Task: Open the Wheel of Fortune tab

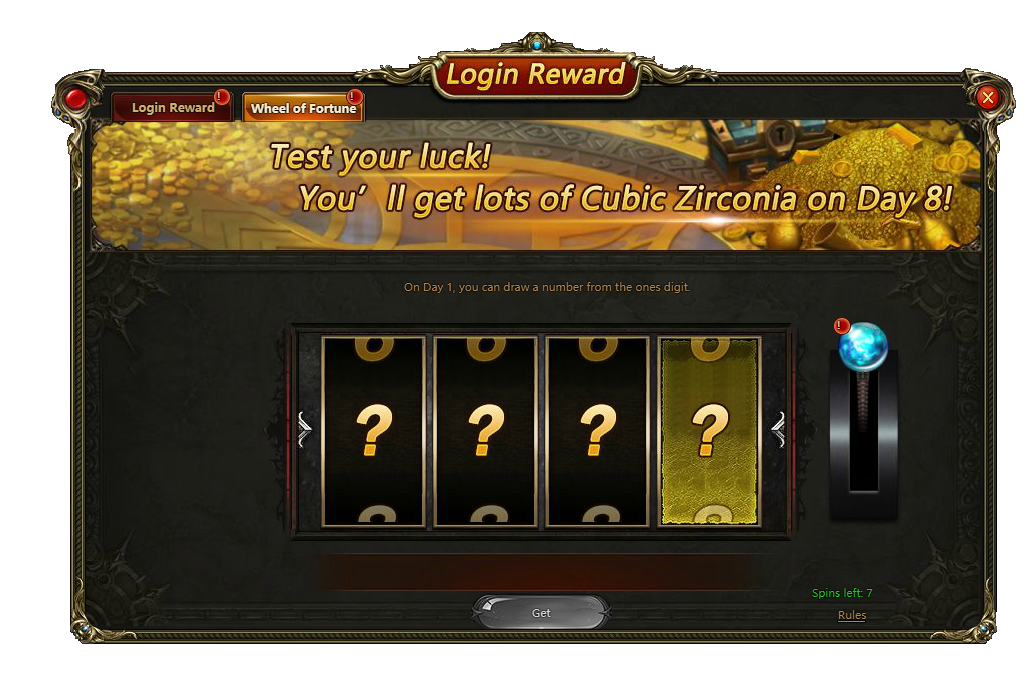Action: coord(303,108)
